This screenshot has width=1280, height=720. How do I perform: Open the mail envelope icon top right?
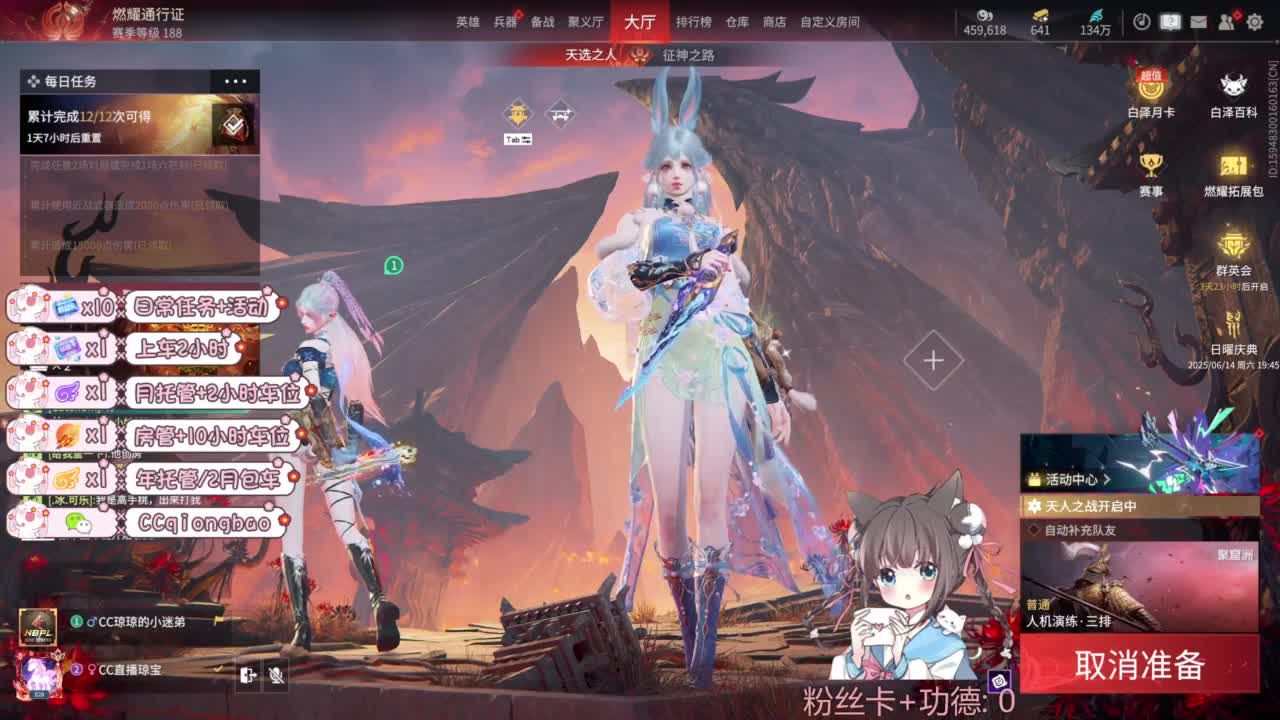(1198, 22)
